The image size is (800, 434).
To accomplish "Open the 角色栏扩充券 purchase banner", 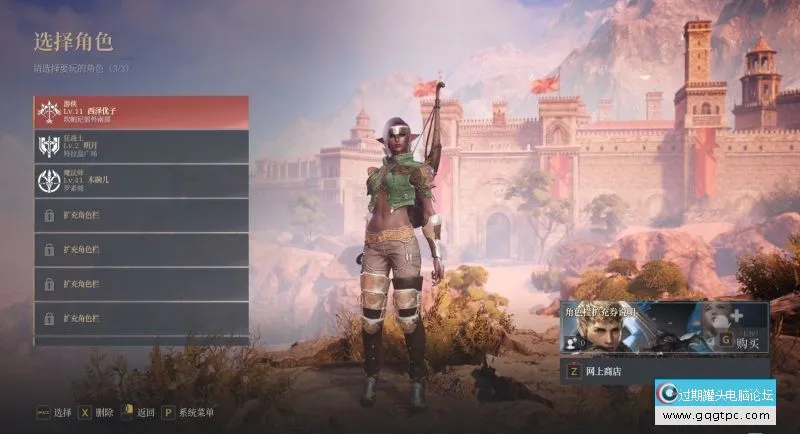I will (663, 329).
